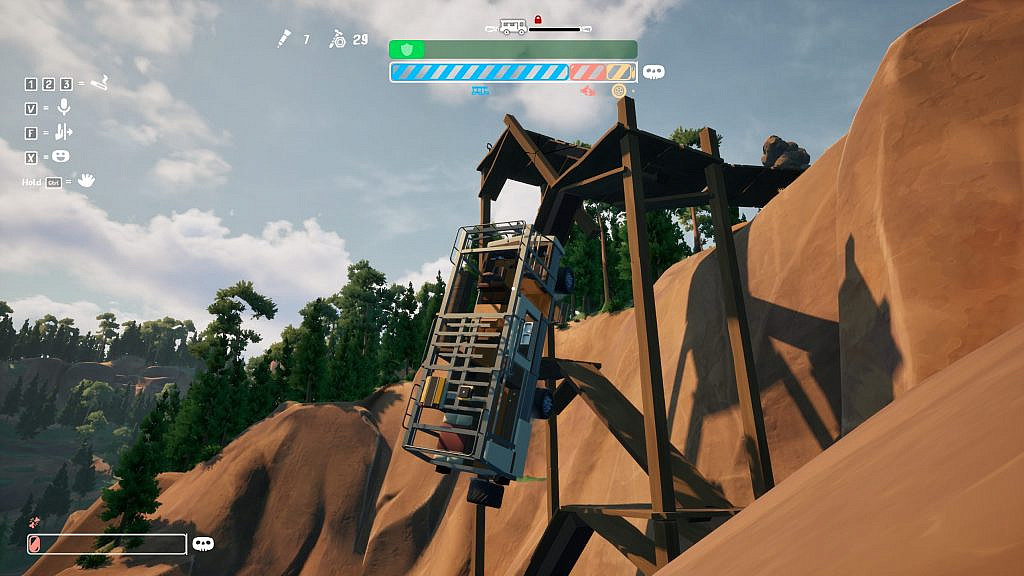Click the microphone voice chat icon
This screenshot has height=576, width=1024.
coord(64,107)
